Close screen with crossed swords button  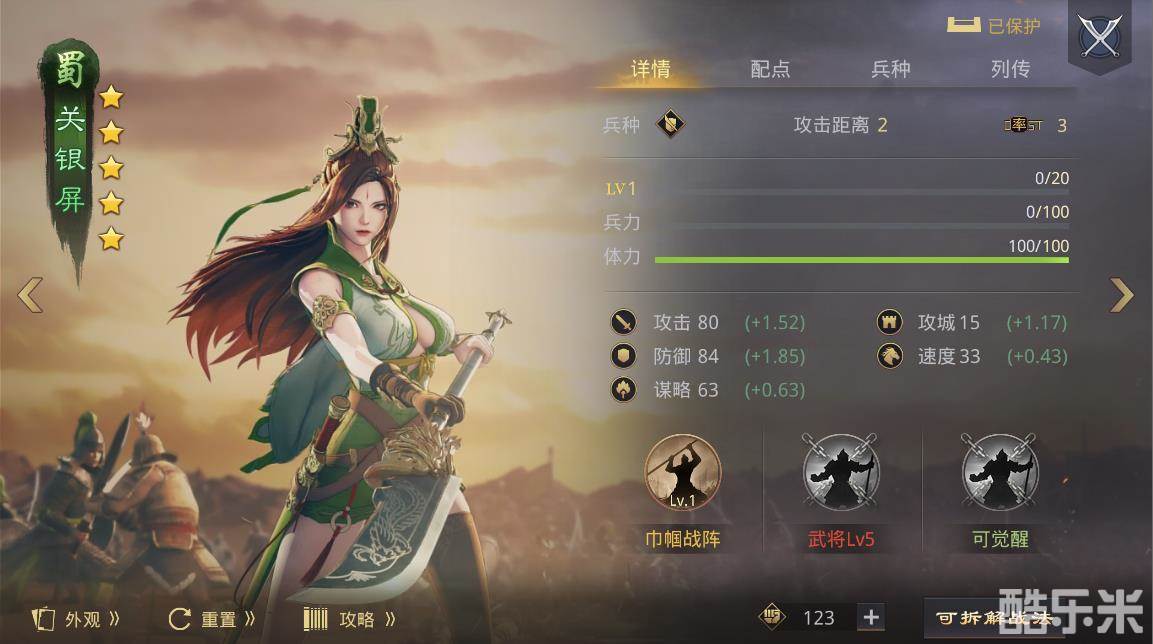pyautogui.click(x=1099, y=37)
